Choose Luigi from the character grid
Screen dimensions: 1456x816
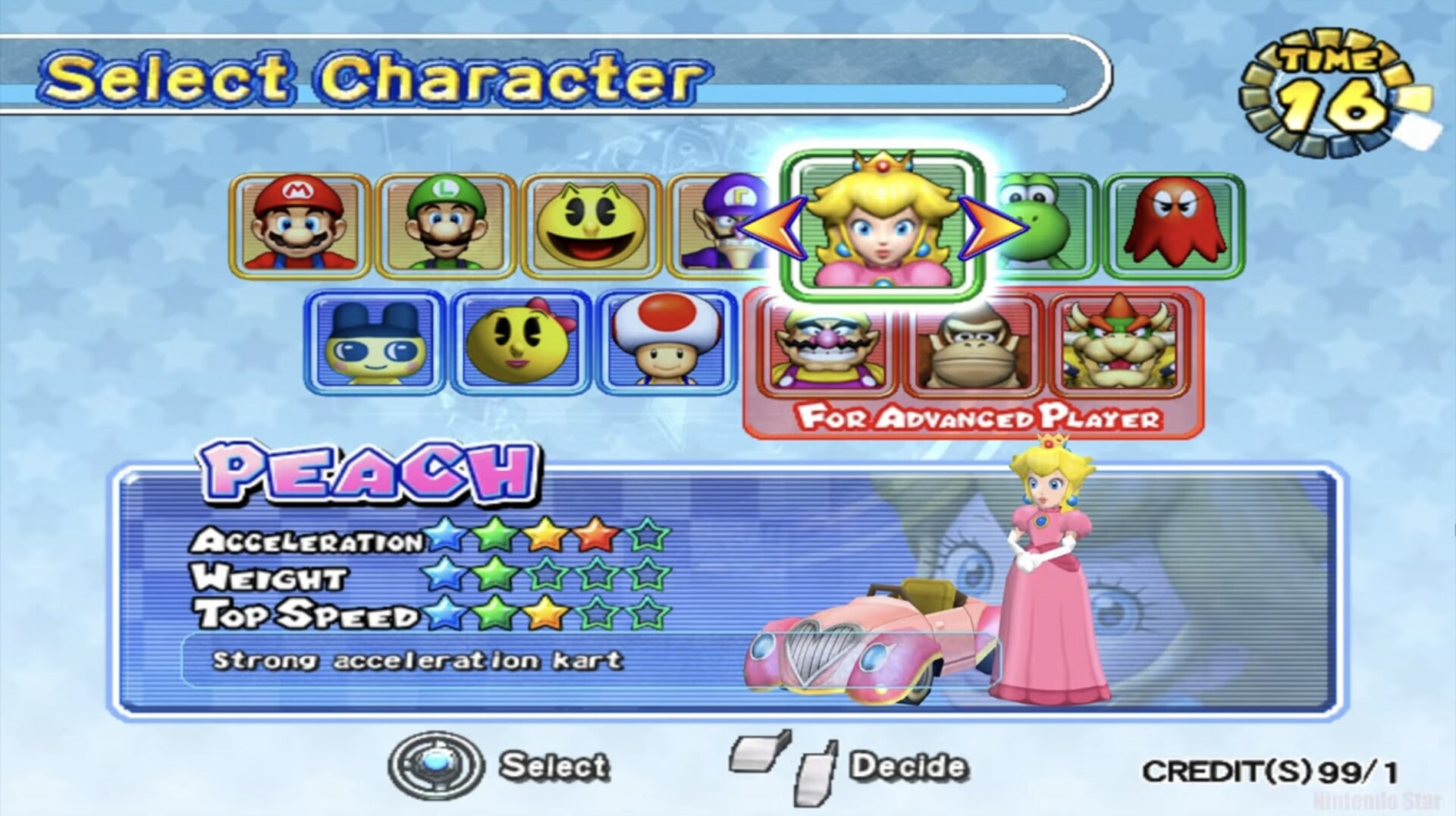[446, 225]
